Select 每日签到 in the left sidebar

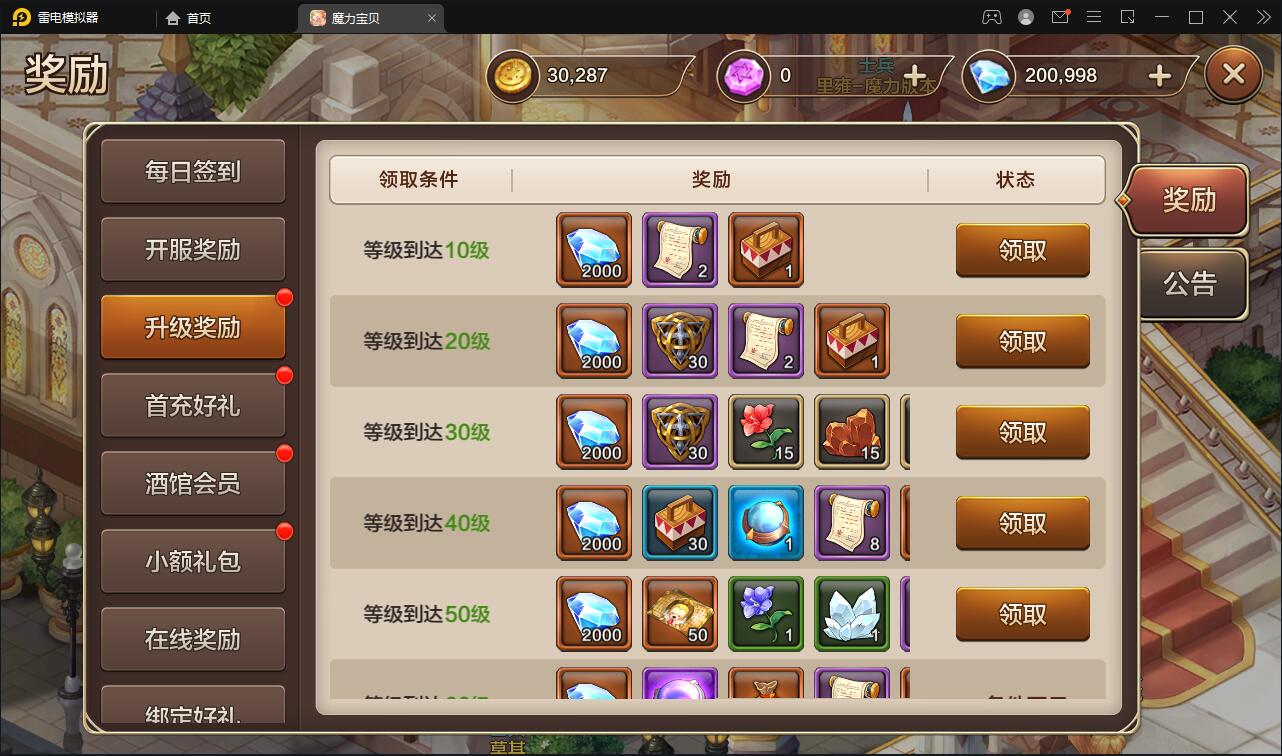193,171
